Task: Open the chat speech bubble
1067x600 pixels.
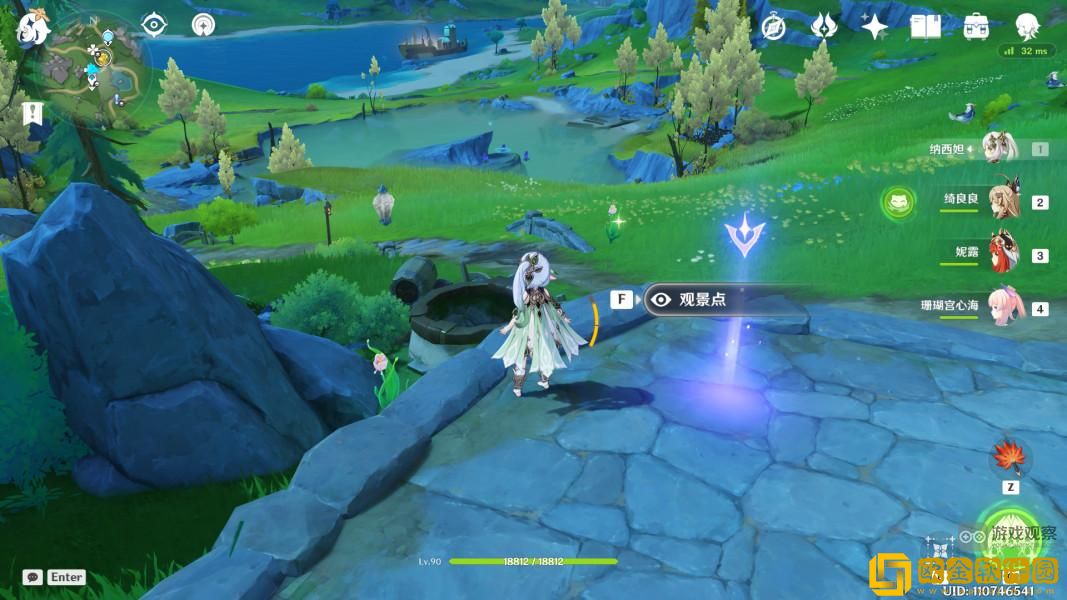Action: [33, 577]
